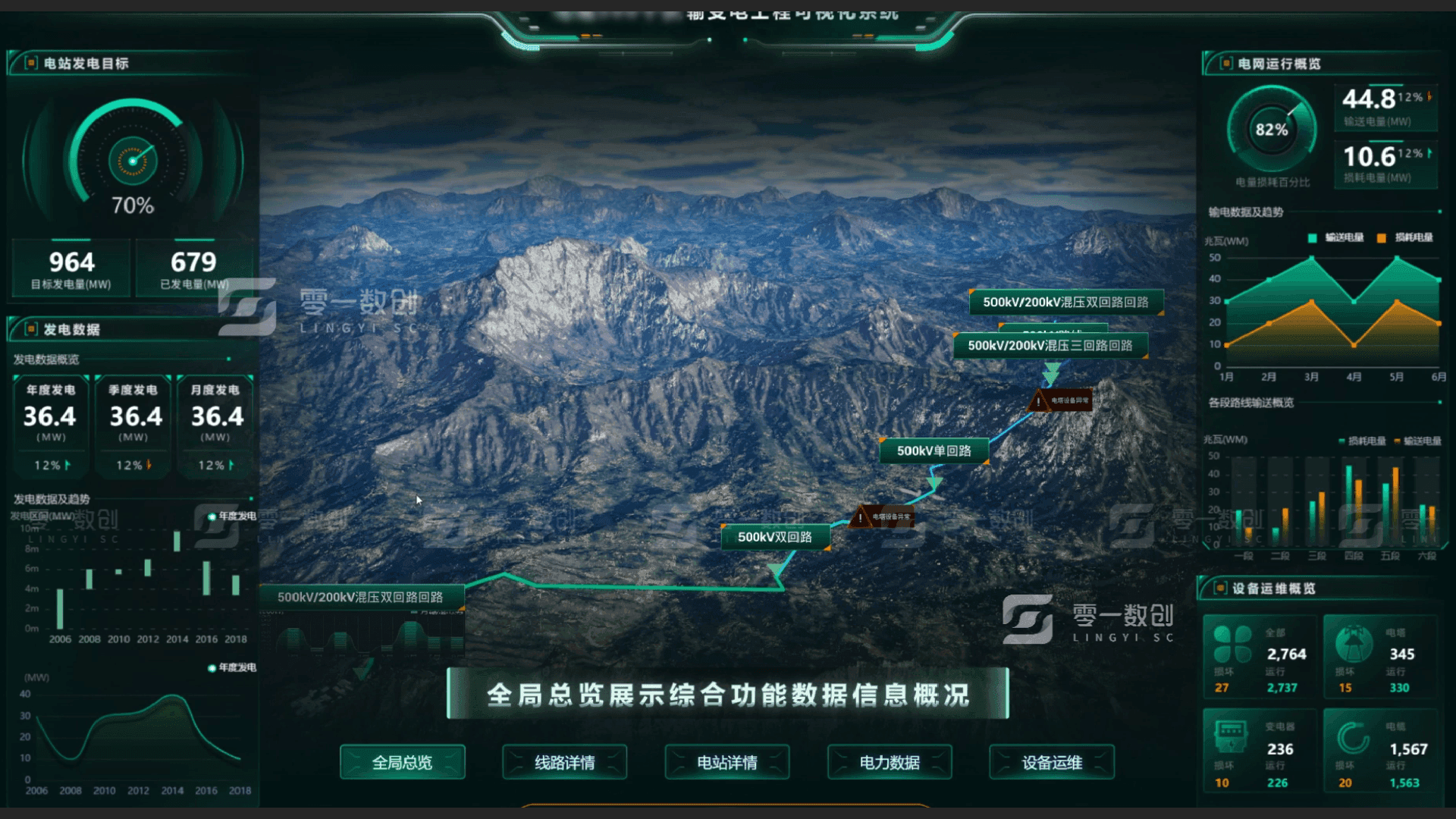
Task: Click the 电网运行概览 panel header
Action: coord(1279,64)
